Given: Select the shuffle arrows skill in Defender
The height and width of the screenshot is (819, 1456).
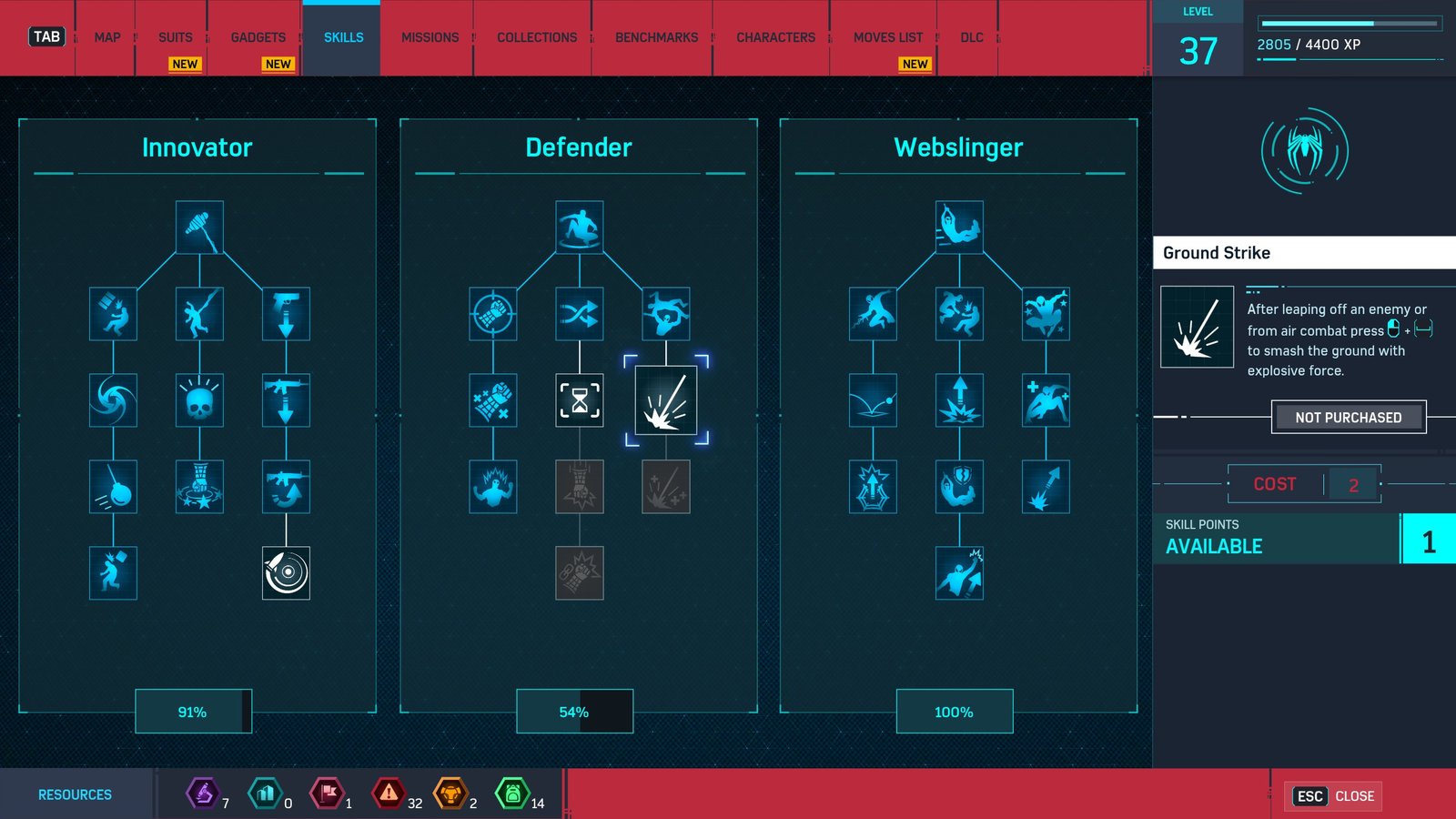Looking at the screenshot, I should pyautogui.click(x=580, y=314).
